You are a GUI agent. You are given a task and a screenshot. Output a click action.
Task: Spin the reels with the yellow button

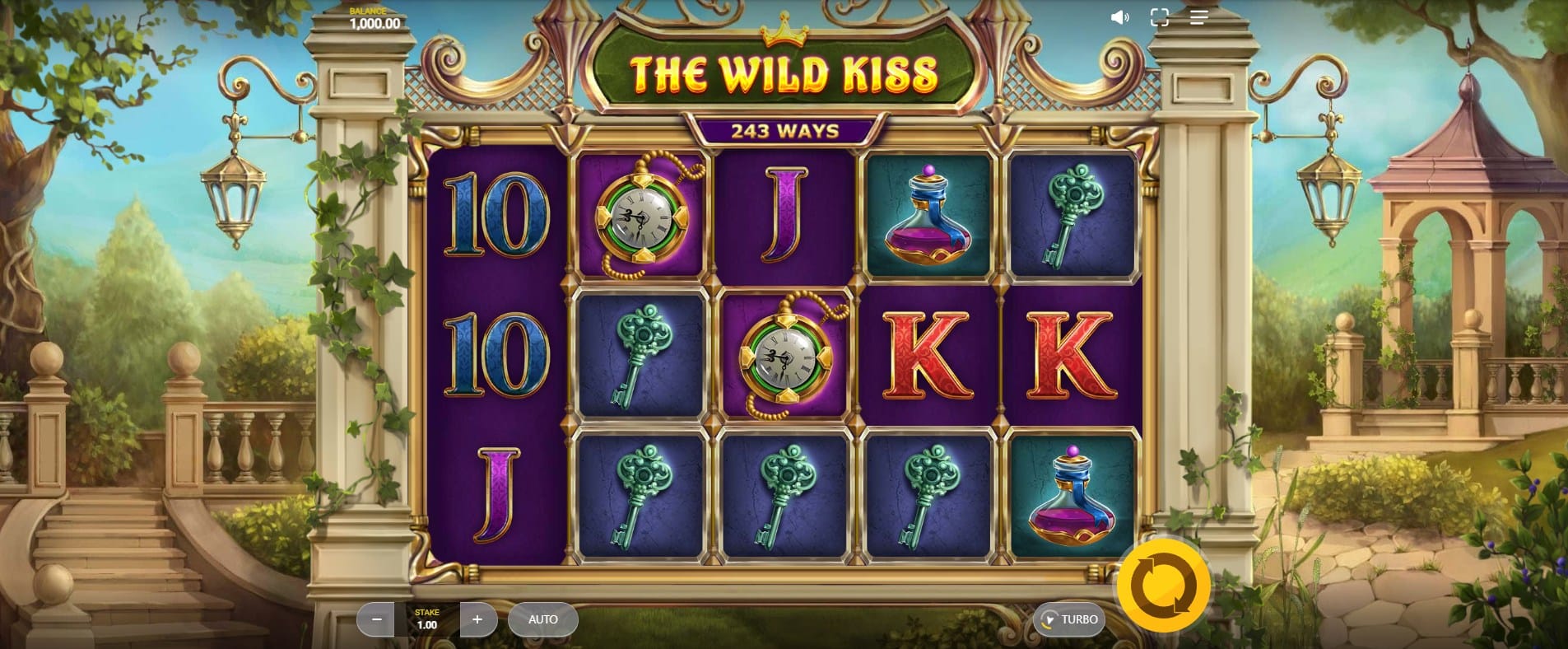pyautogui.click(x=1162, y=587)
